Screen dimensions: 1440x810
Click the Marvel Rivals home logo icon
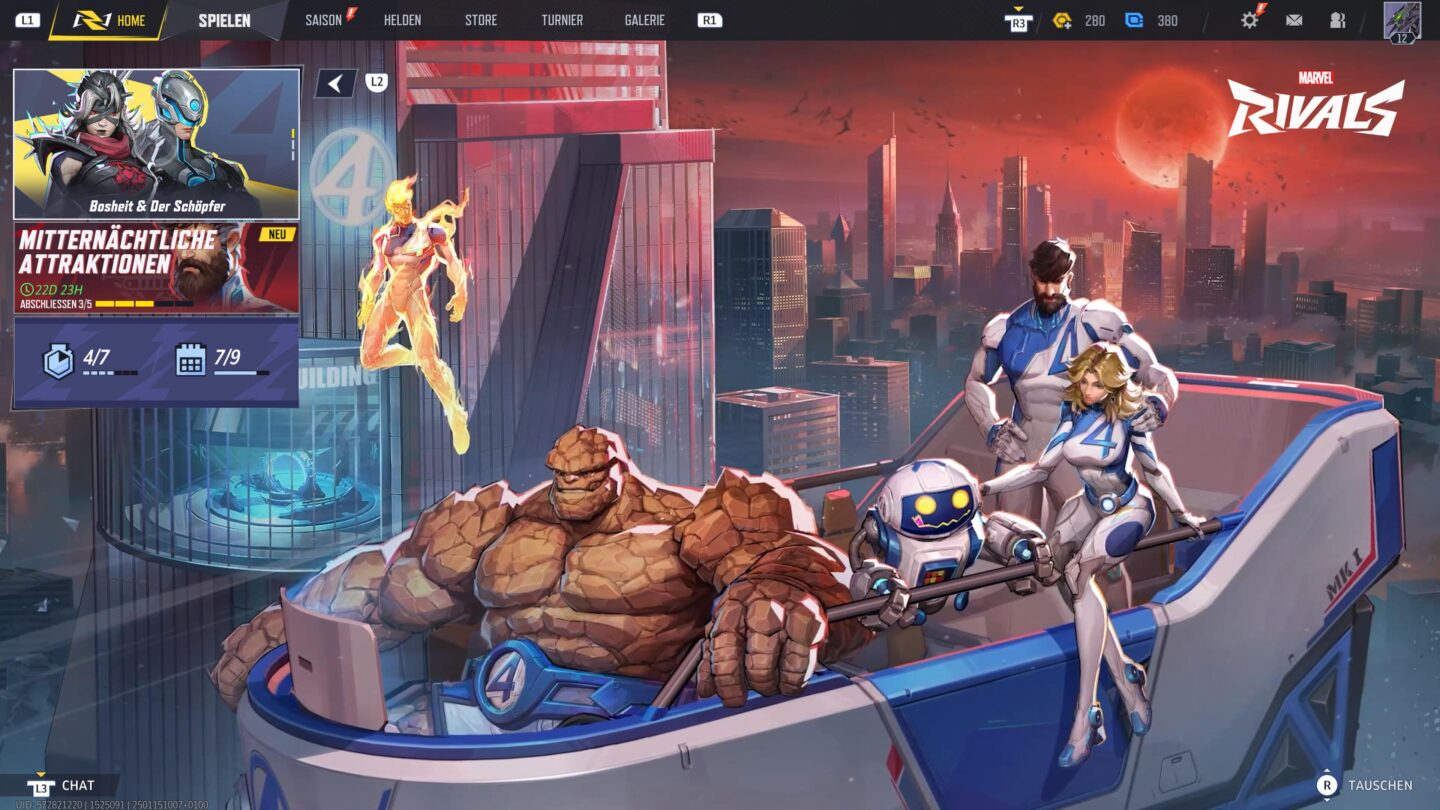90,19
